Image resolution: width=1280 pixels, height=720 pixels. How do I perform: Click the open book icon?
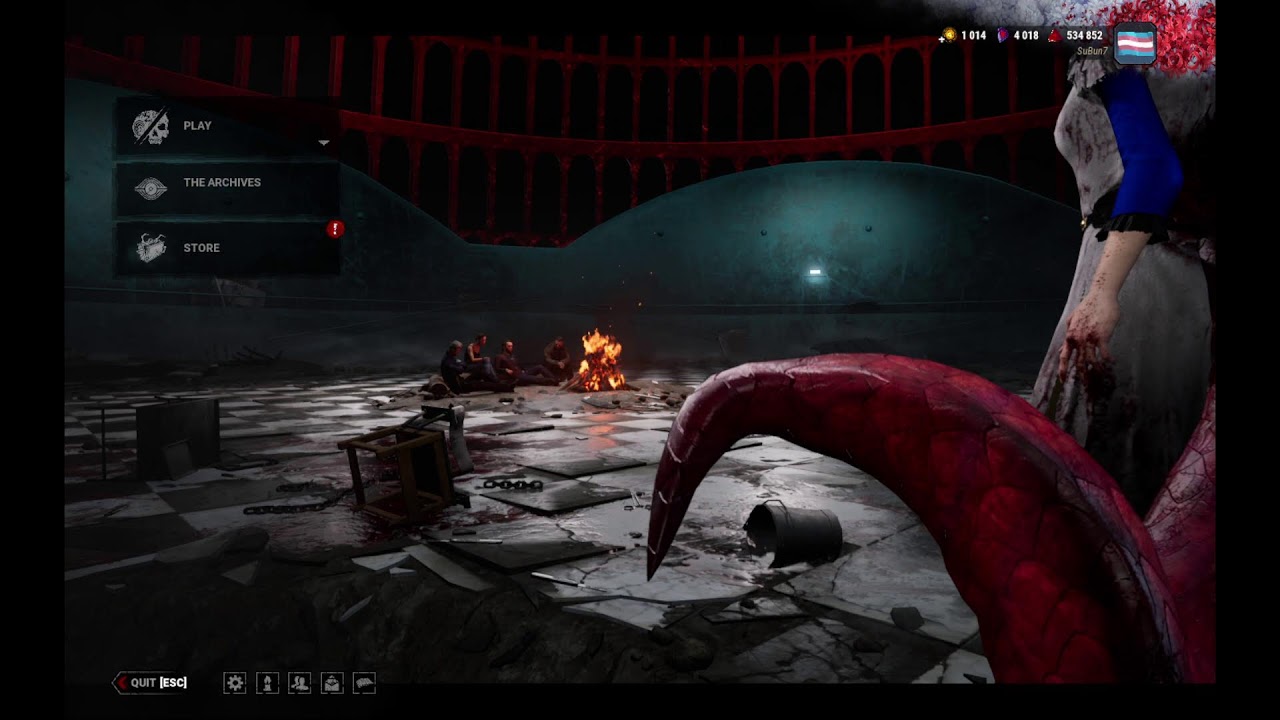click(x=364, y=683)
